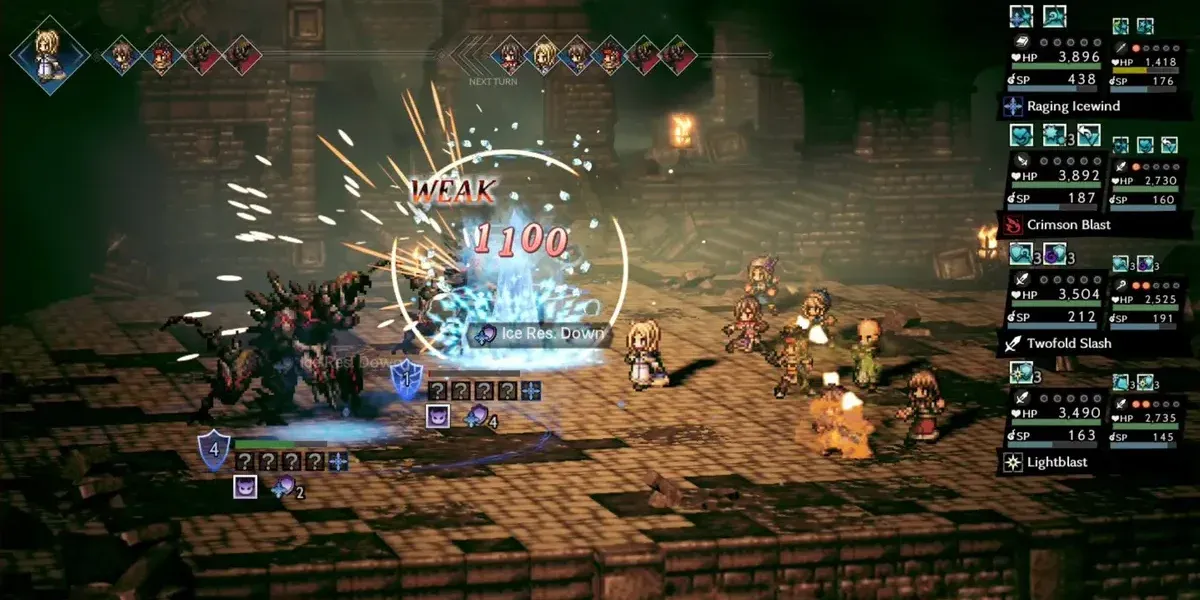Click the shield icon showing 1 point
The height and width of the screenshot is (600, 1200).
(406, 378)
